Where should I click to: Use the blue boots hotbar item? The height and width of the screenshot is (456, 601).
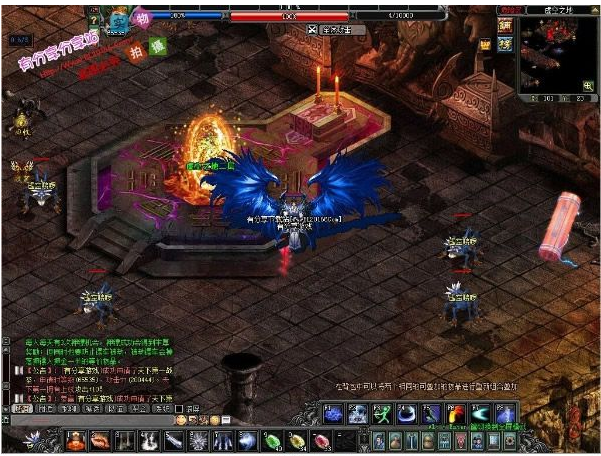[x=223, y=440]
